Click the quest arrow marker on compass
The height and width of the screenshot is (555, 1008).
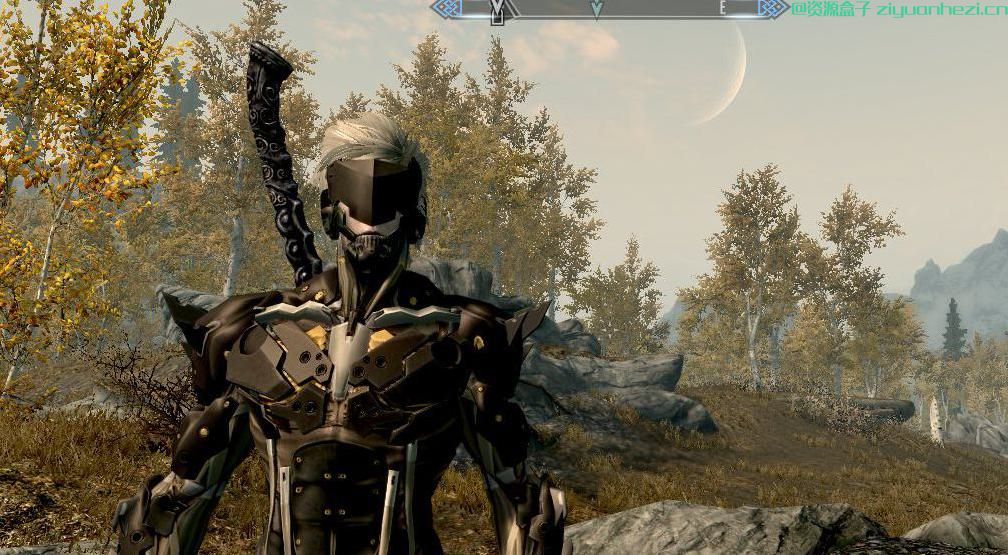click(597, 9)
